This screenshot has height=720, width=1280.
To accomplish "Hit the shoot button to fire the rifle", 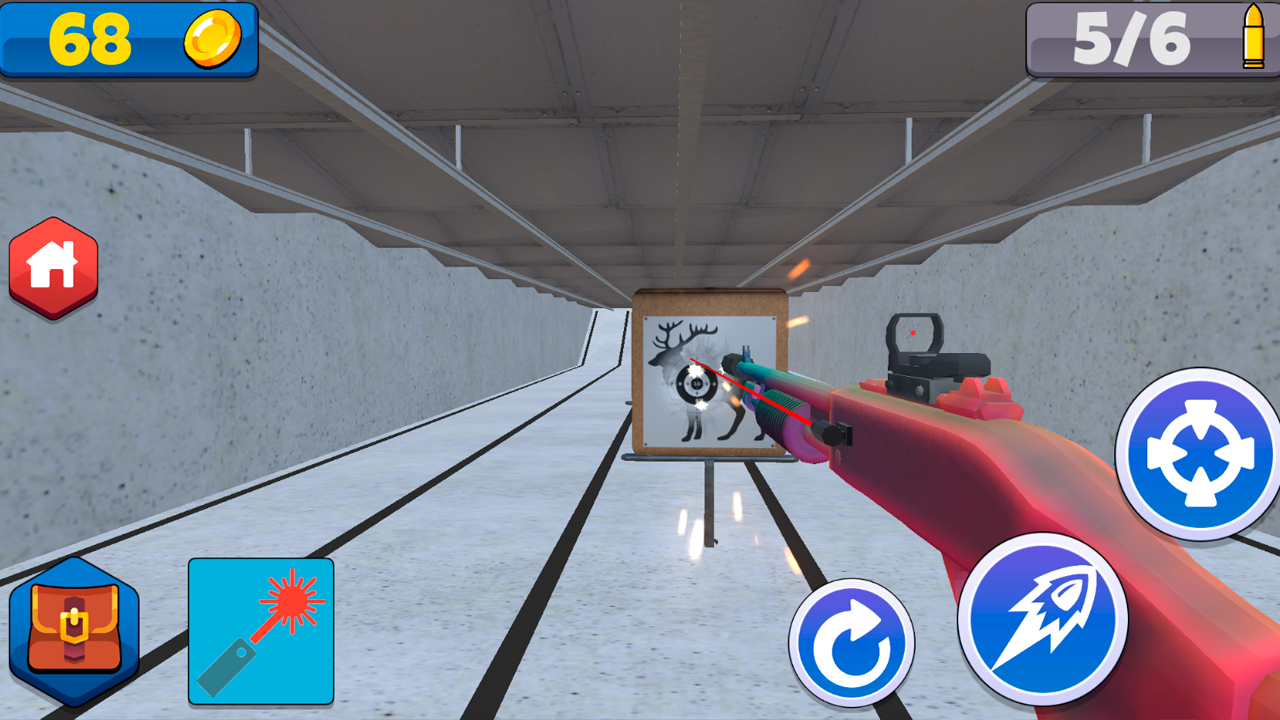I will 1044,619.
